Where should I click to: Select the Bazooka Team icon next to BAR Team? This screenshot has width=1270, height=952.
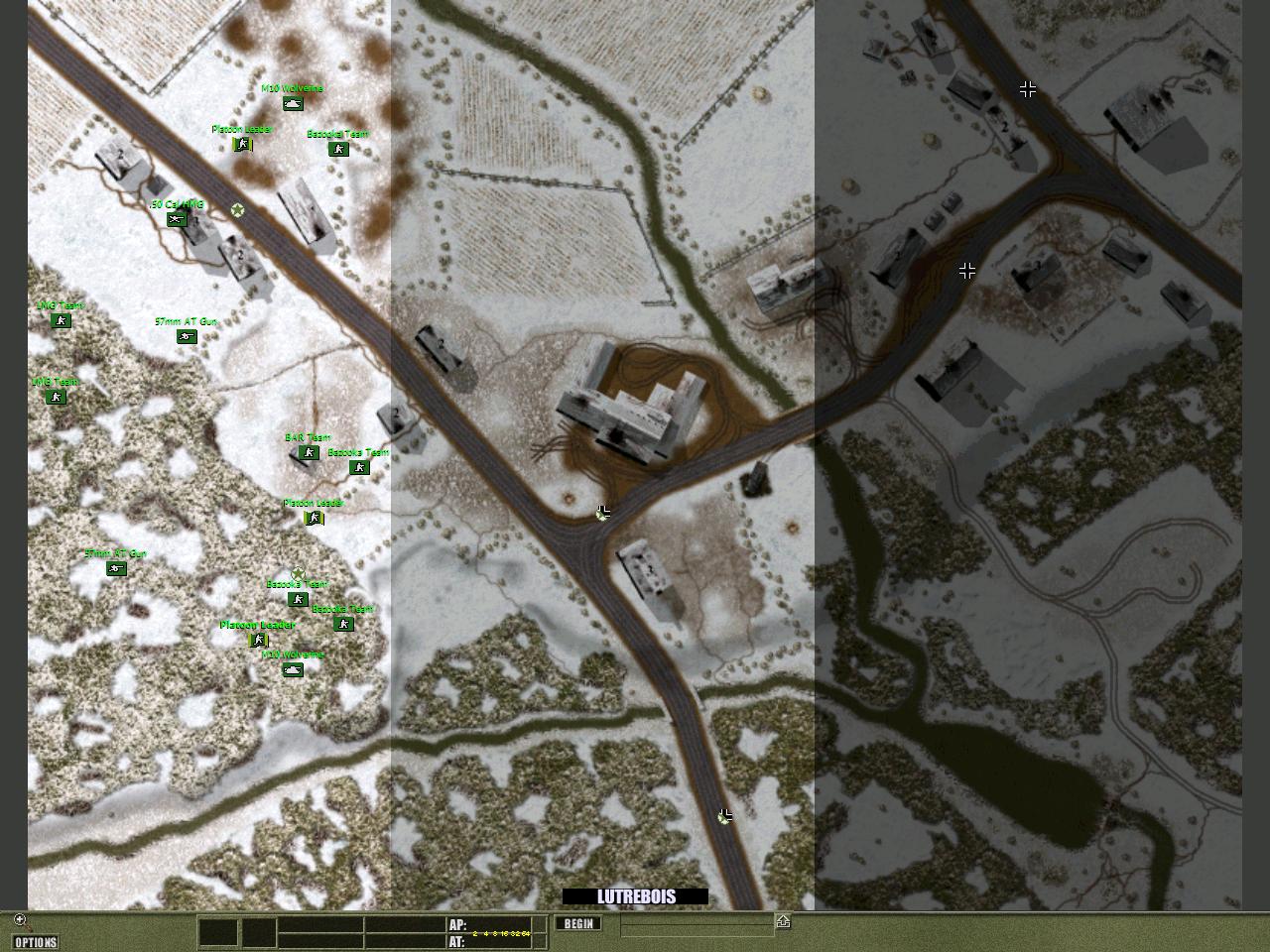[359, 467]
